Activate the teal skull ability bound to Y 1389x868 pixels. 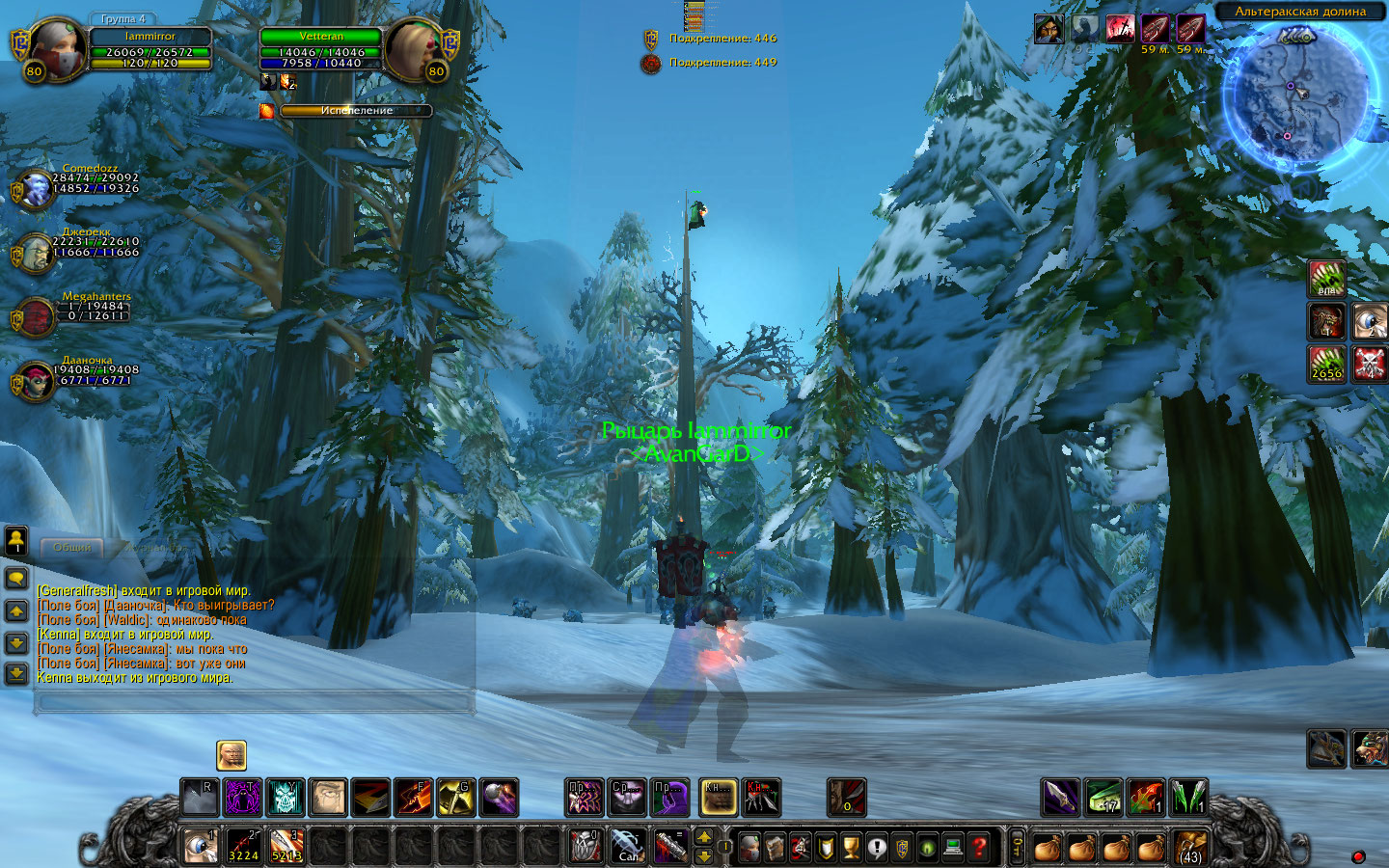[x=286, y=798]
